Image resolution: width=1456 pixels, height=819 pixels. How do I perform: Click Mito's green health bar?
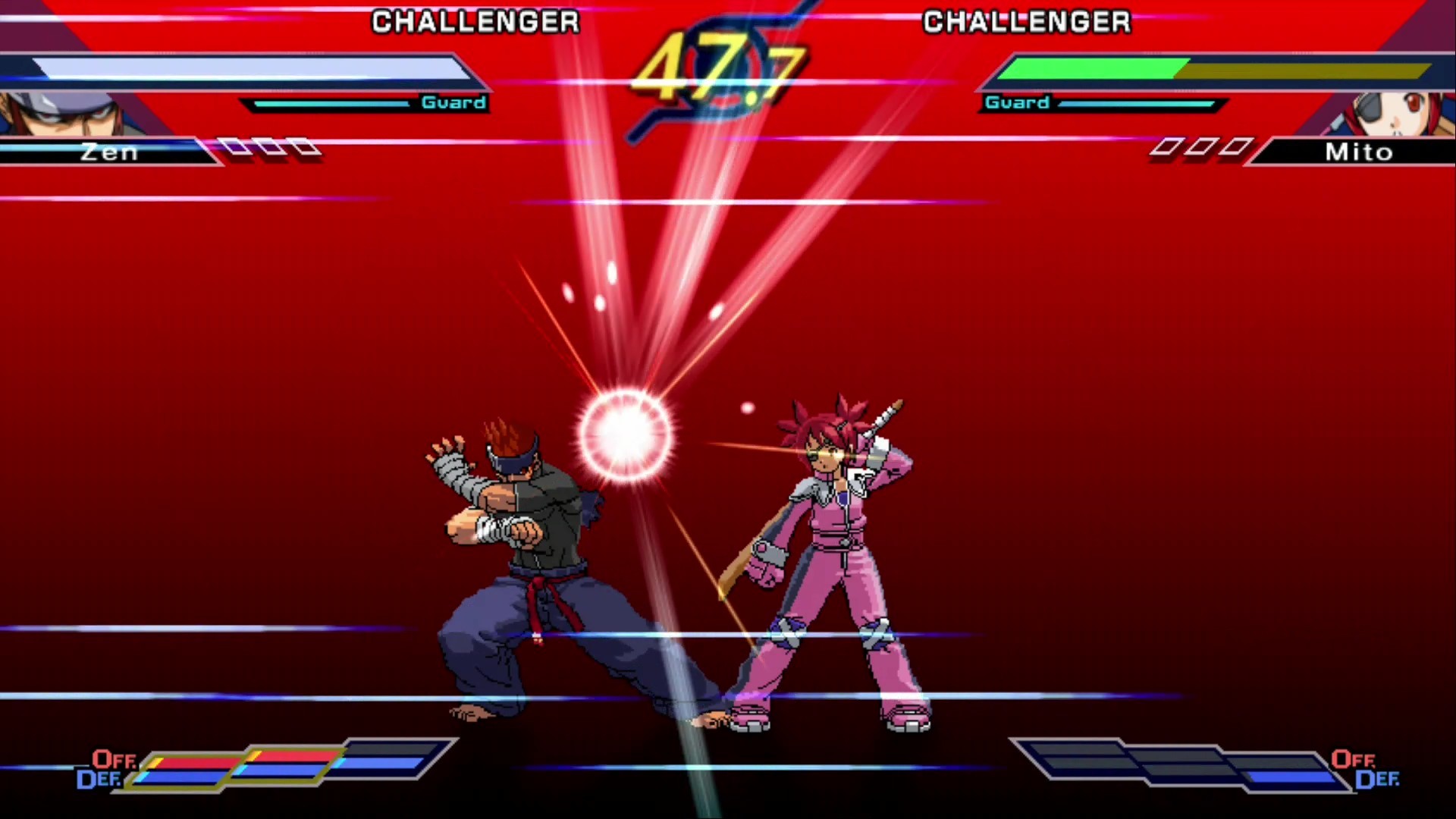click(x=1092, y=68)
